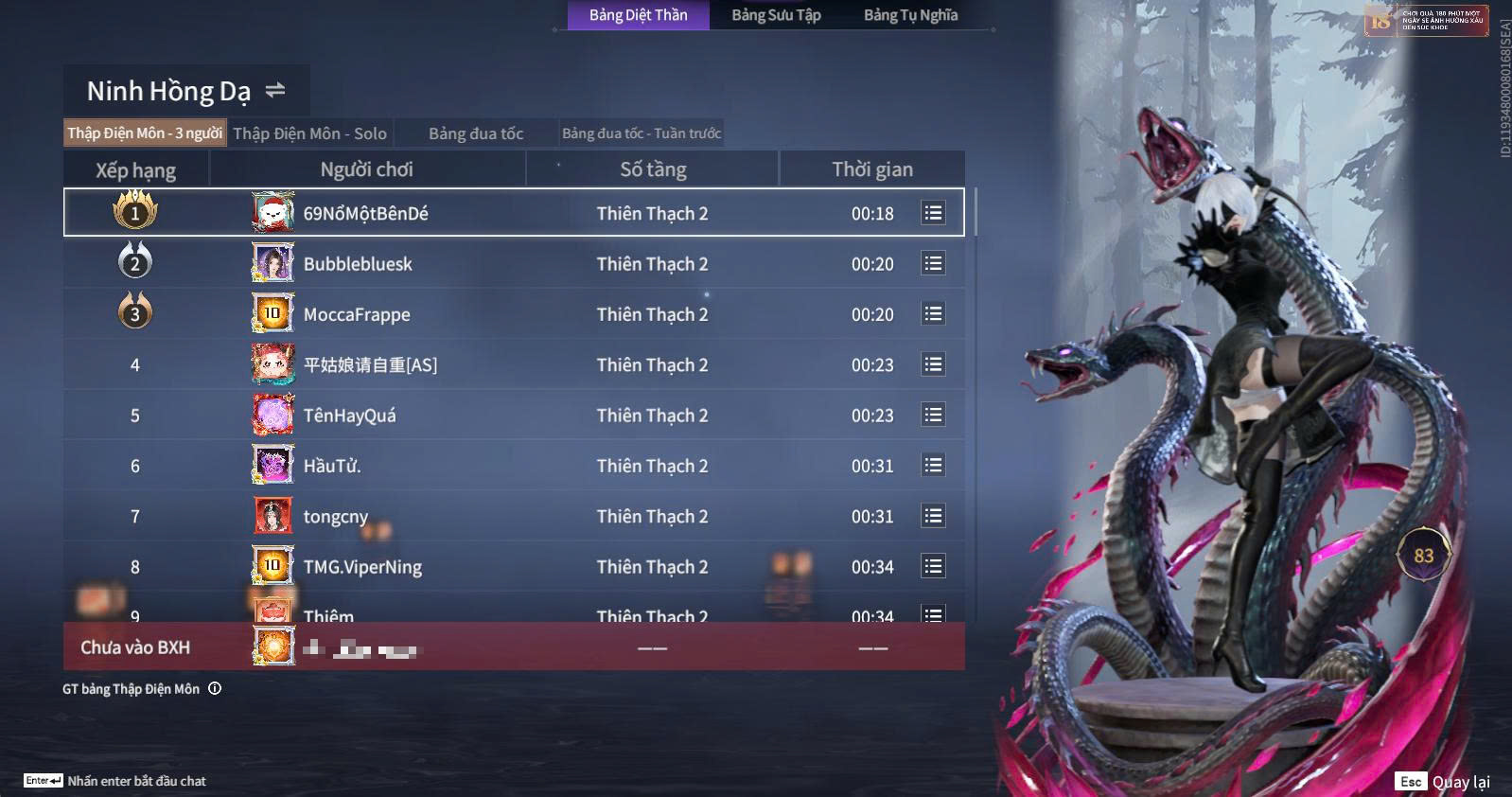View details list for TMG.ViperNing's run

tap(933, 566)
